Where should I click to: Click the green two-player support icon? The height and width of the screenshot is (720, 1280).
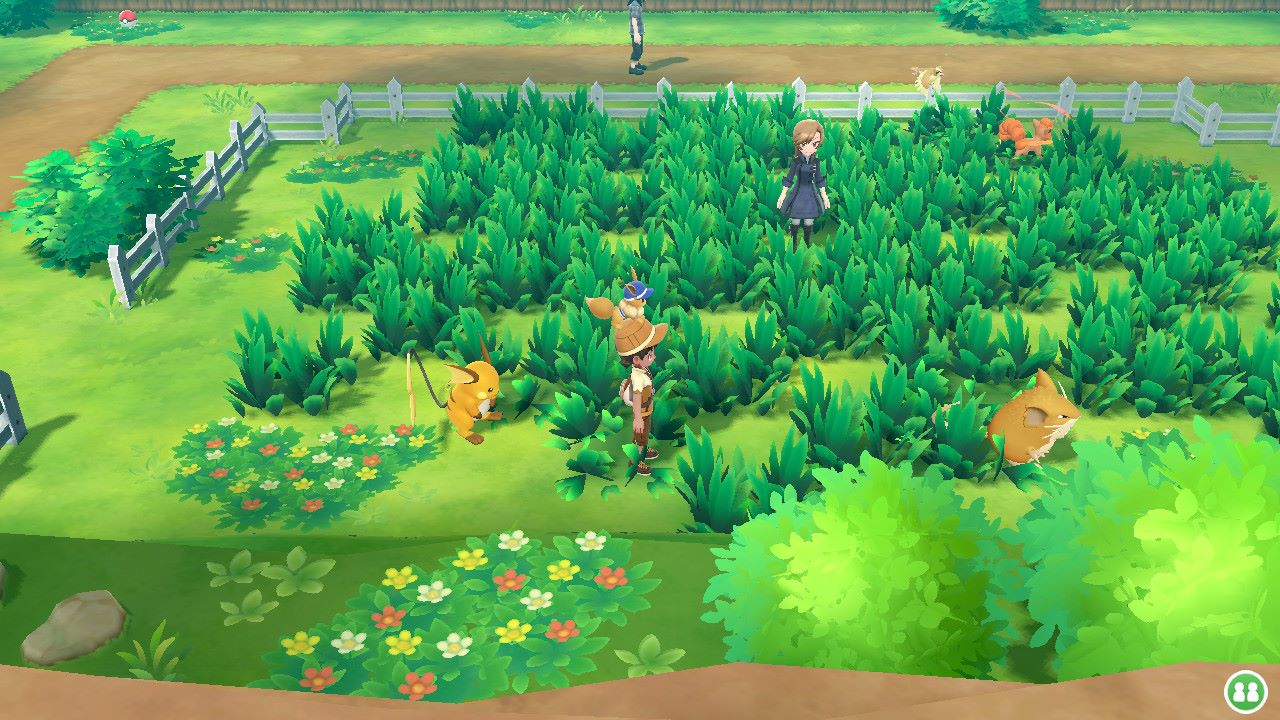pyautogui.click(x=1246, y=691)
